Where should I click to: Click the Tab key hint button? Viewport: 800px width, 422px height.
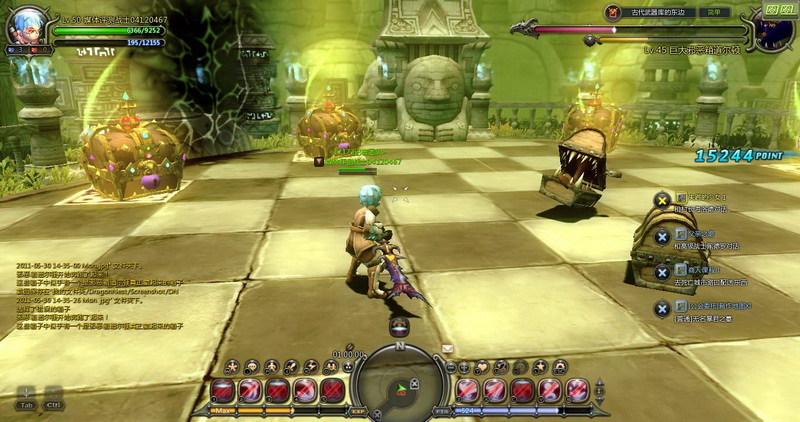coord(26,399)
